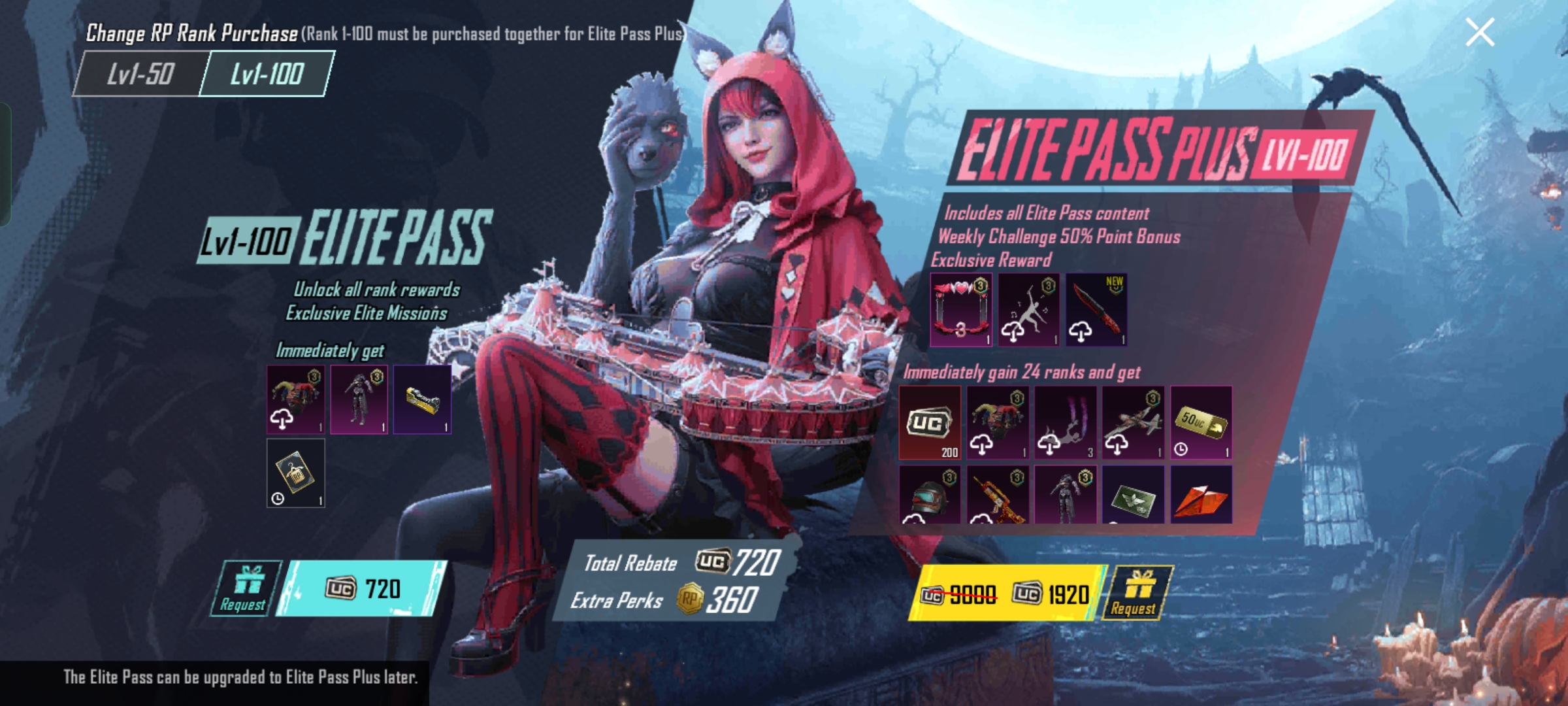The width and height of the screenshot is (1568, 706).
Task: Open the 200 UC reward tile
Action: pyautogui.click(x=930, y=423)
